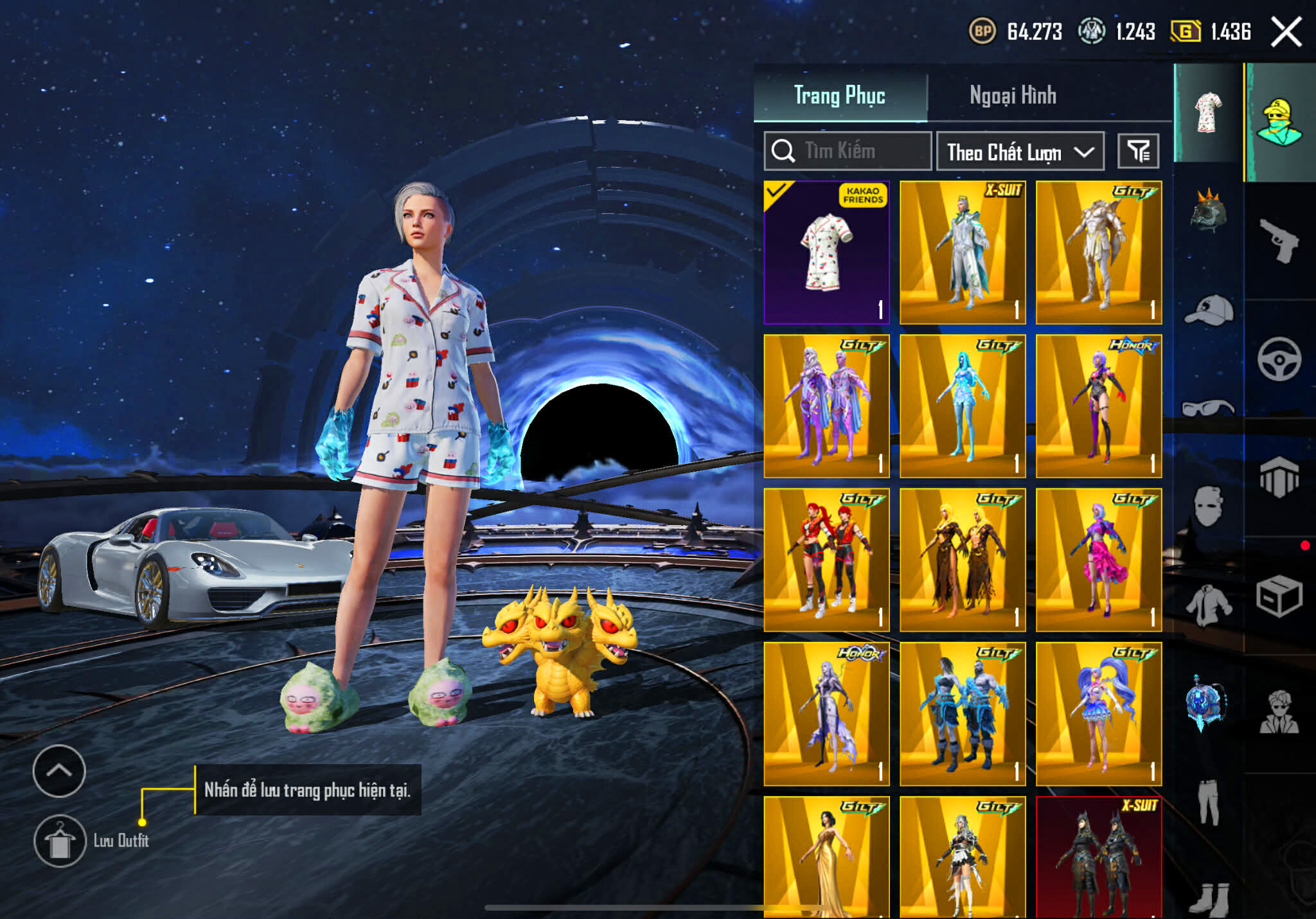This screenshot has width=1316, height=919.
Task: Select the gold evening gown outfit
Action: coord(827,857)
